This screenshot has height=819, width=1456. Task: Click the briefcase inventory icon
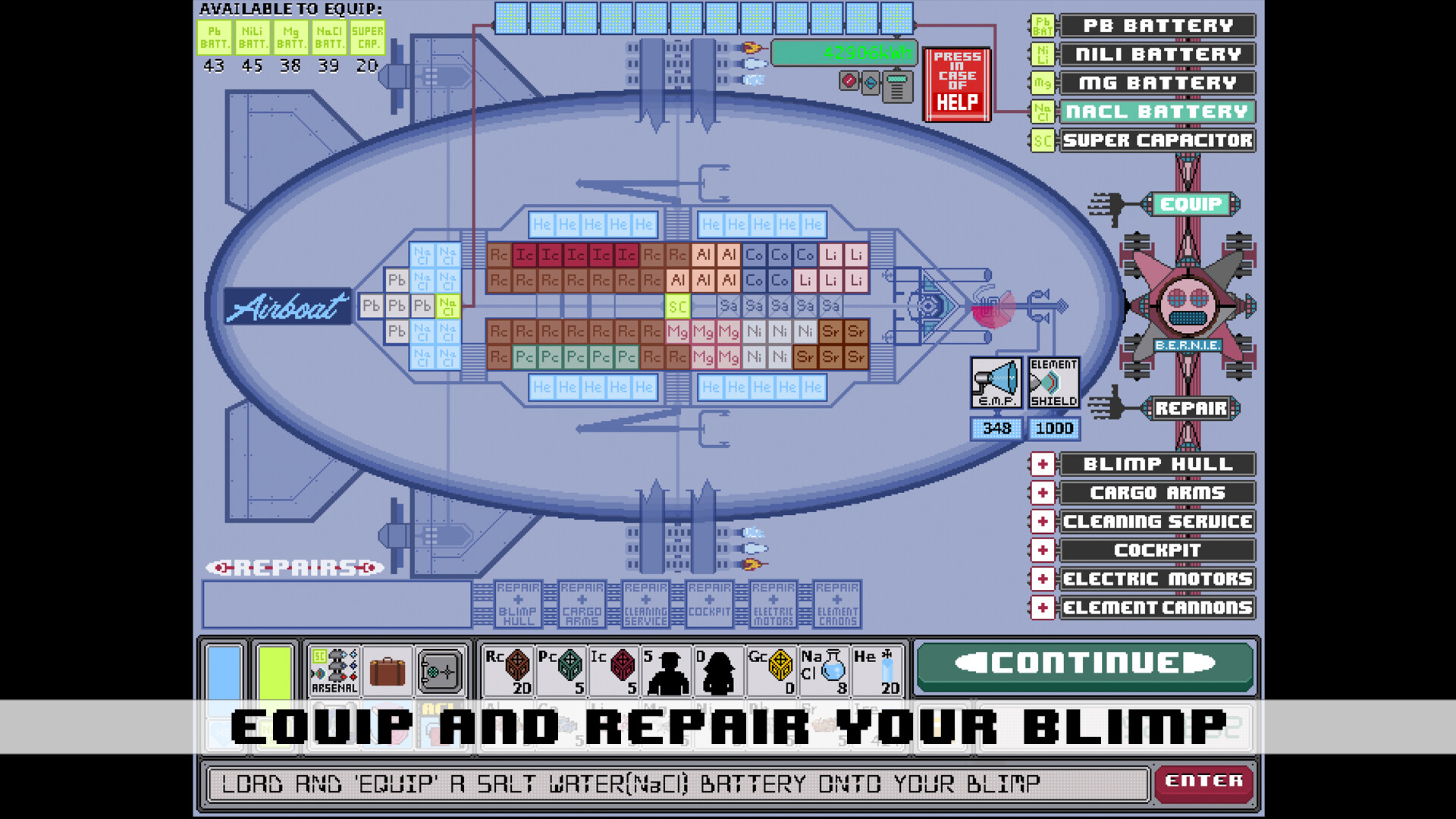coord(388,670)
